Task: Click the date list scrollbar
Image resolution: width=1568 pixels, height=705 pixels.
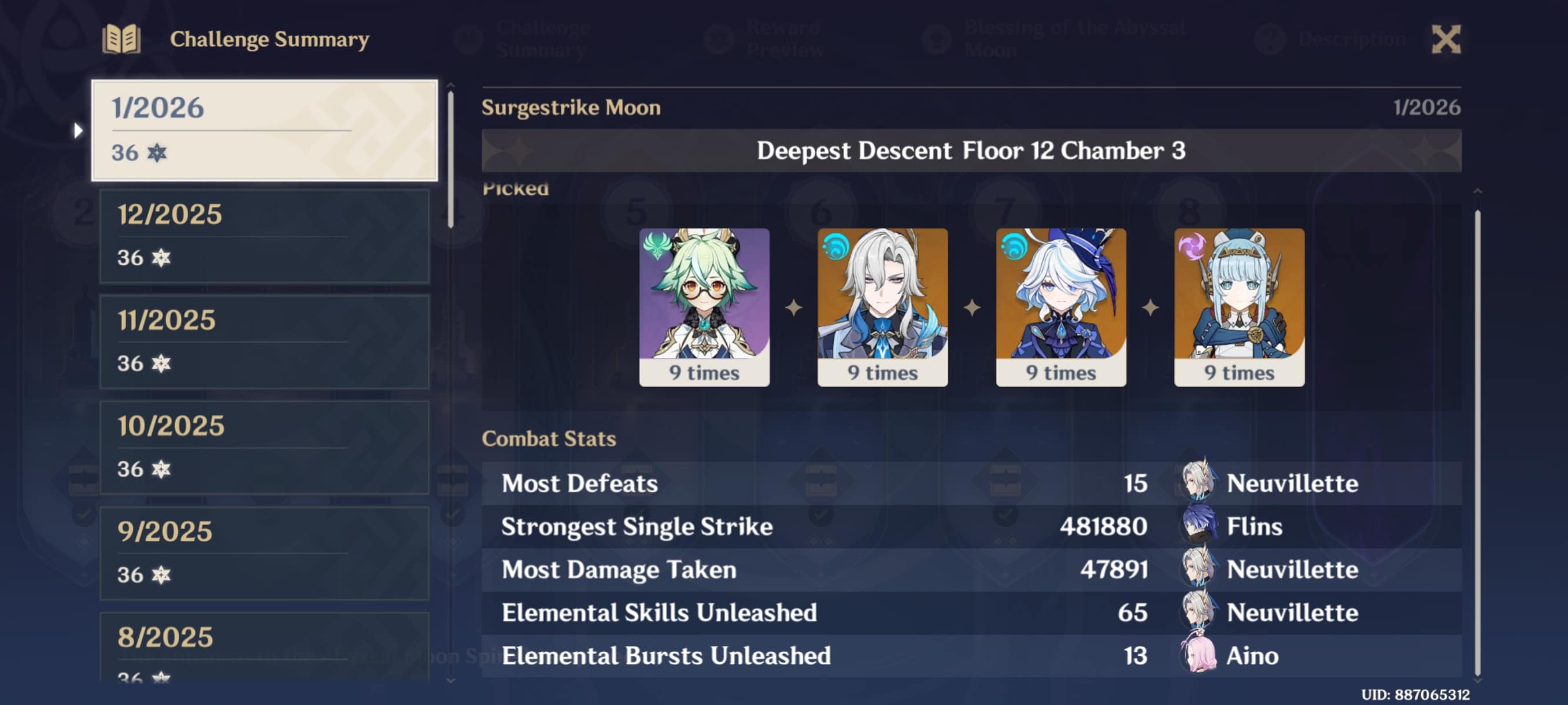Action: (450, 159)
